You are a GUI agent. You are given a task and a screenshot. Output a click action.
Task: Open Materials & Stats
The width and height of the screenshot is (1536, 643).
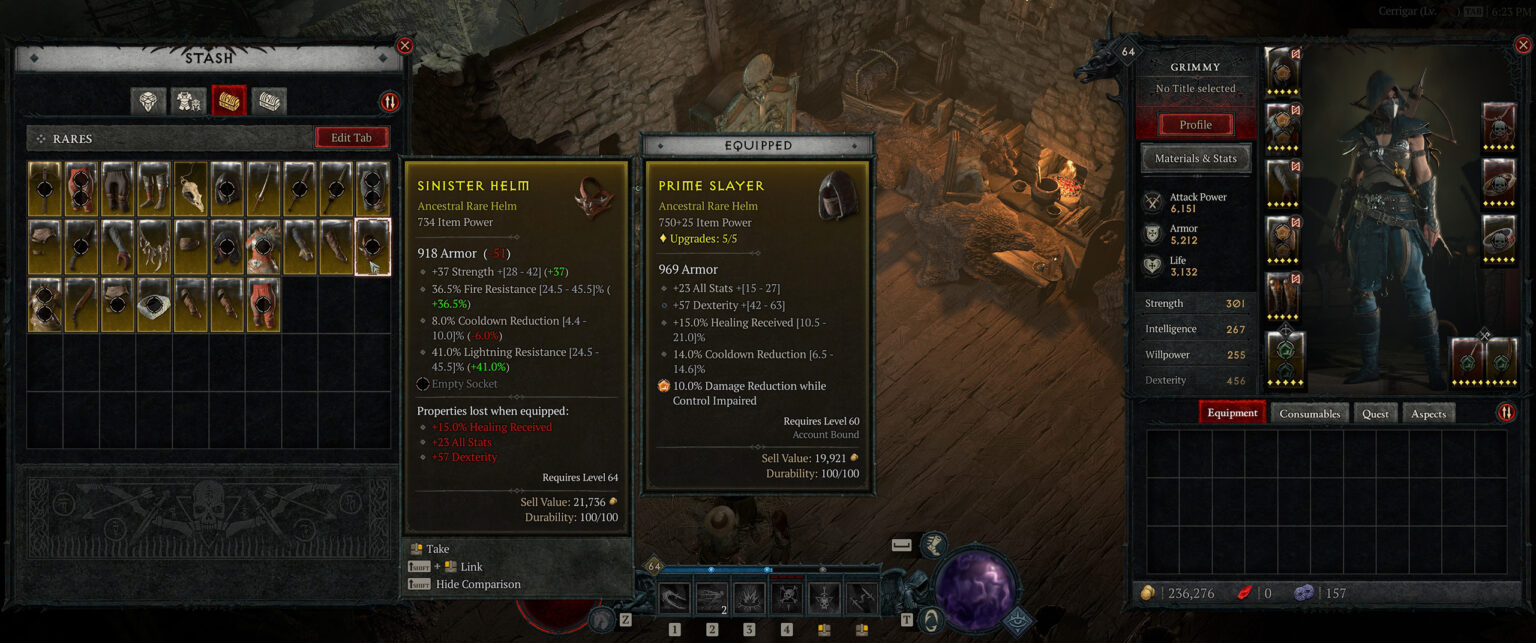(1195, 158)
